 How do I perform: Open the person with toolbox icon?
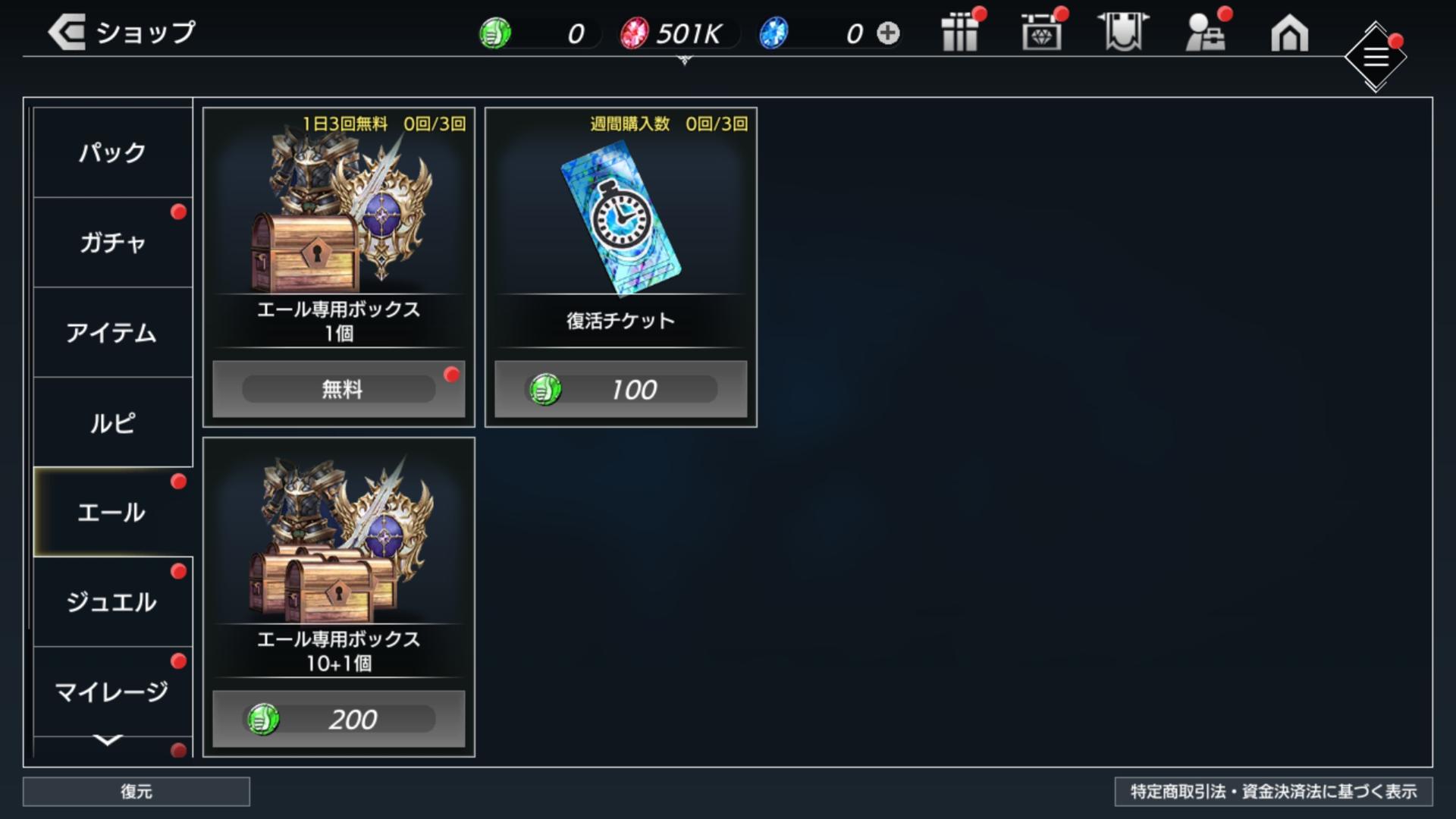pos(1205,33)
